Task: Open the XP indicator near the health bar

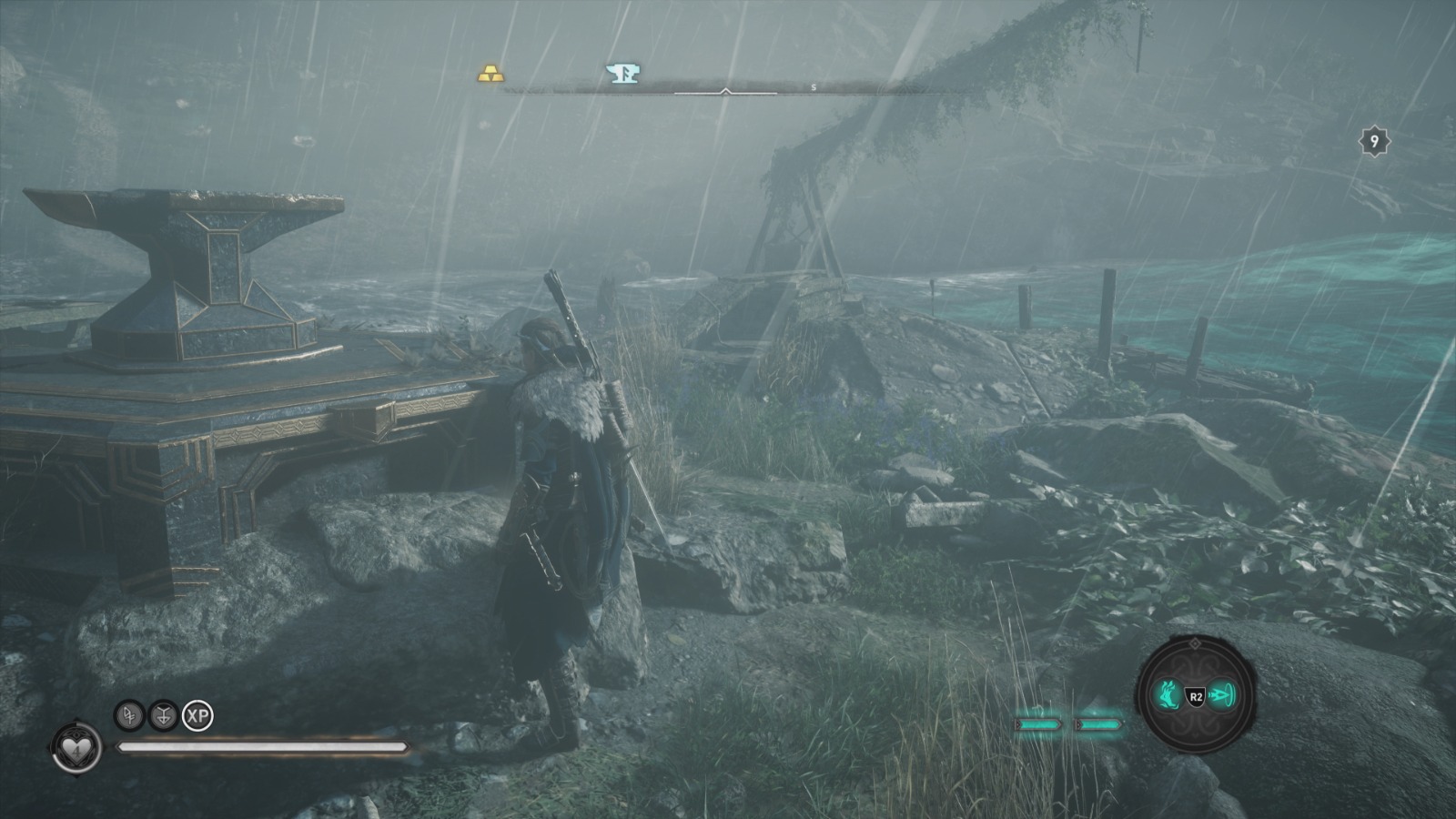Action: 197,716
